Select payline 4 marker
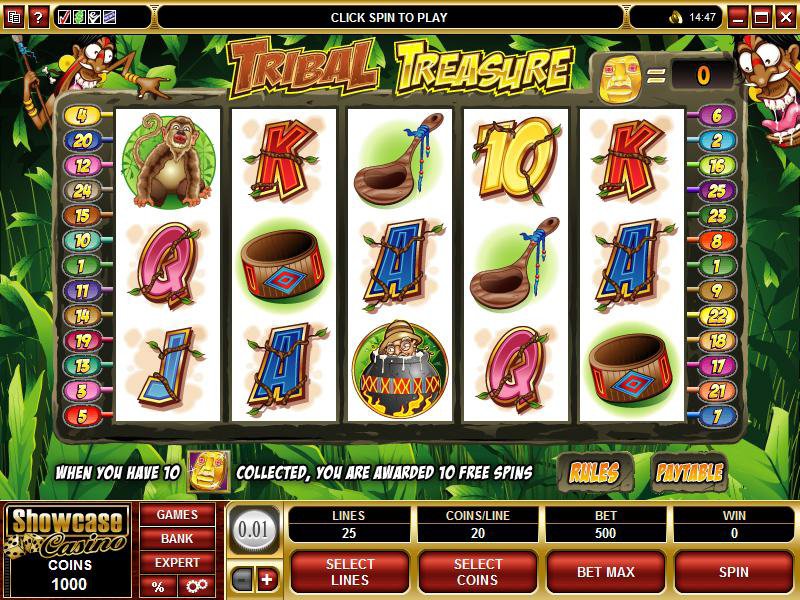 (x=81, y=116)
